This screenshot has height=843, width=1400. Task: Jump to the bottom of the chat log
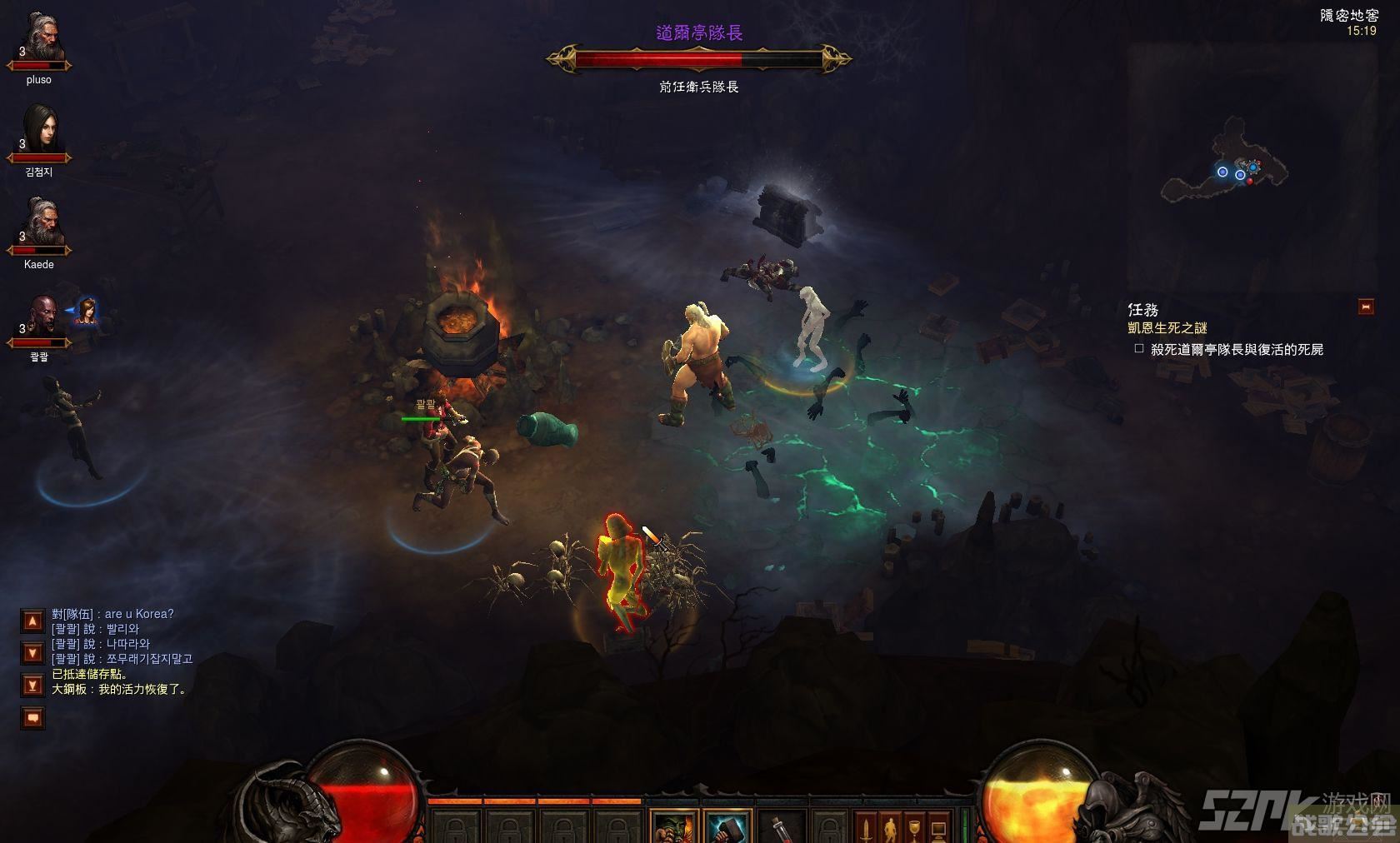[32, 686]
